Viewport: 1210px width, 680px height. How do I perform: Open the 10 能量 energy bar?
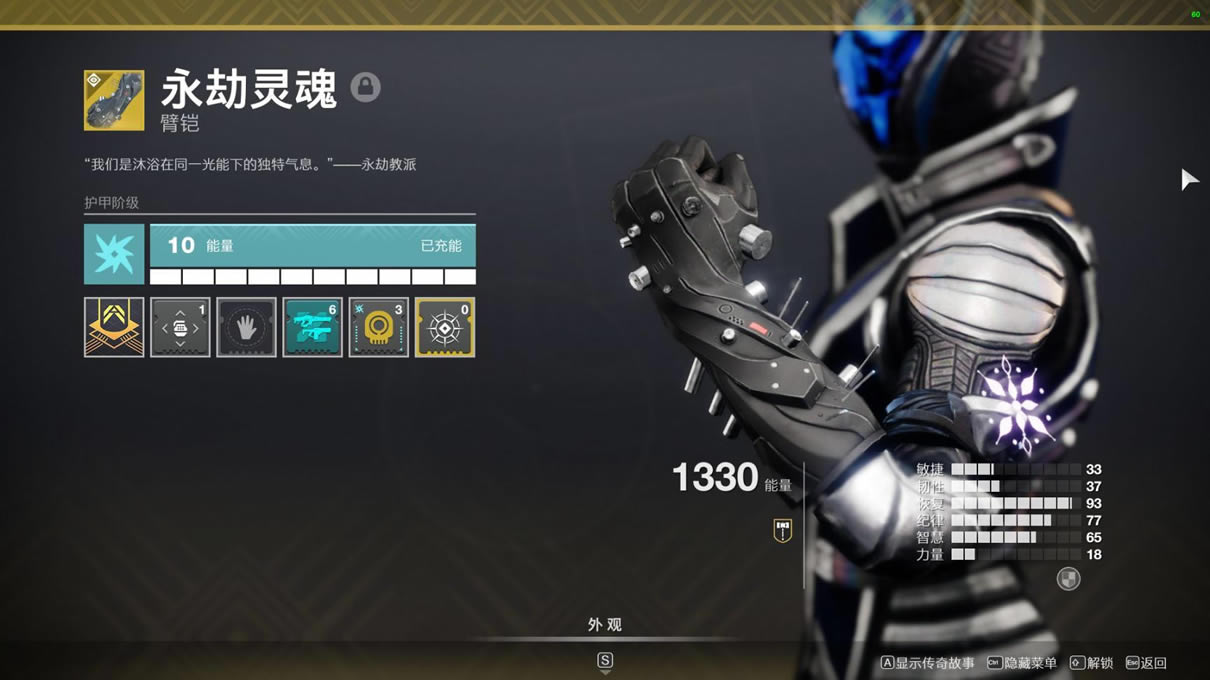[312, 246]
